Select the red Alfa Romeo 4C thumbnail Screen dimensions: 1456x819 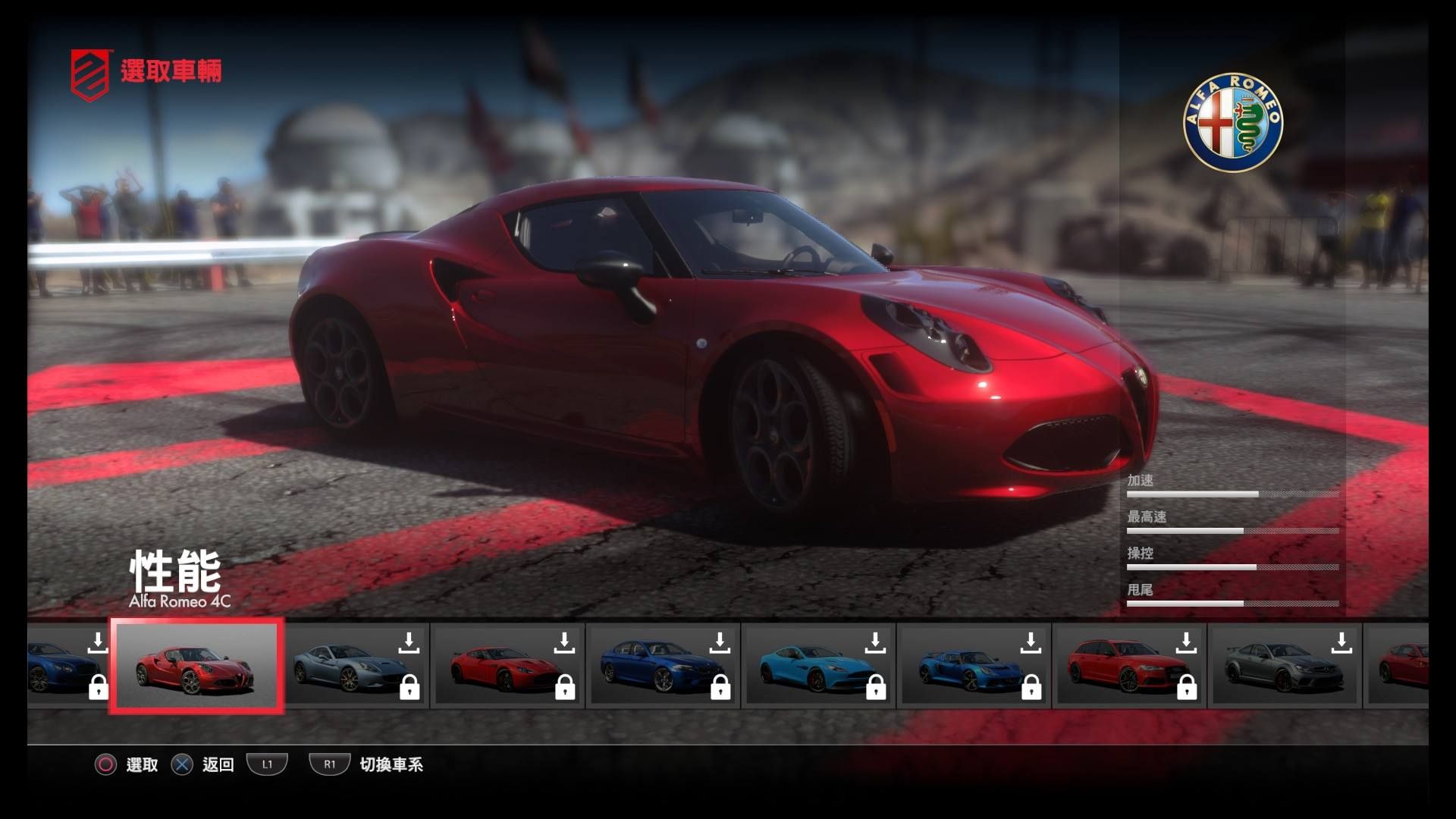(x=197, y=667)
